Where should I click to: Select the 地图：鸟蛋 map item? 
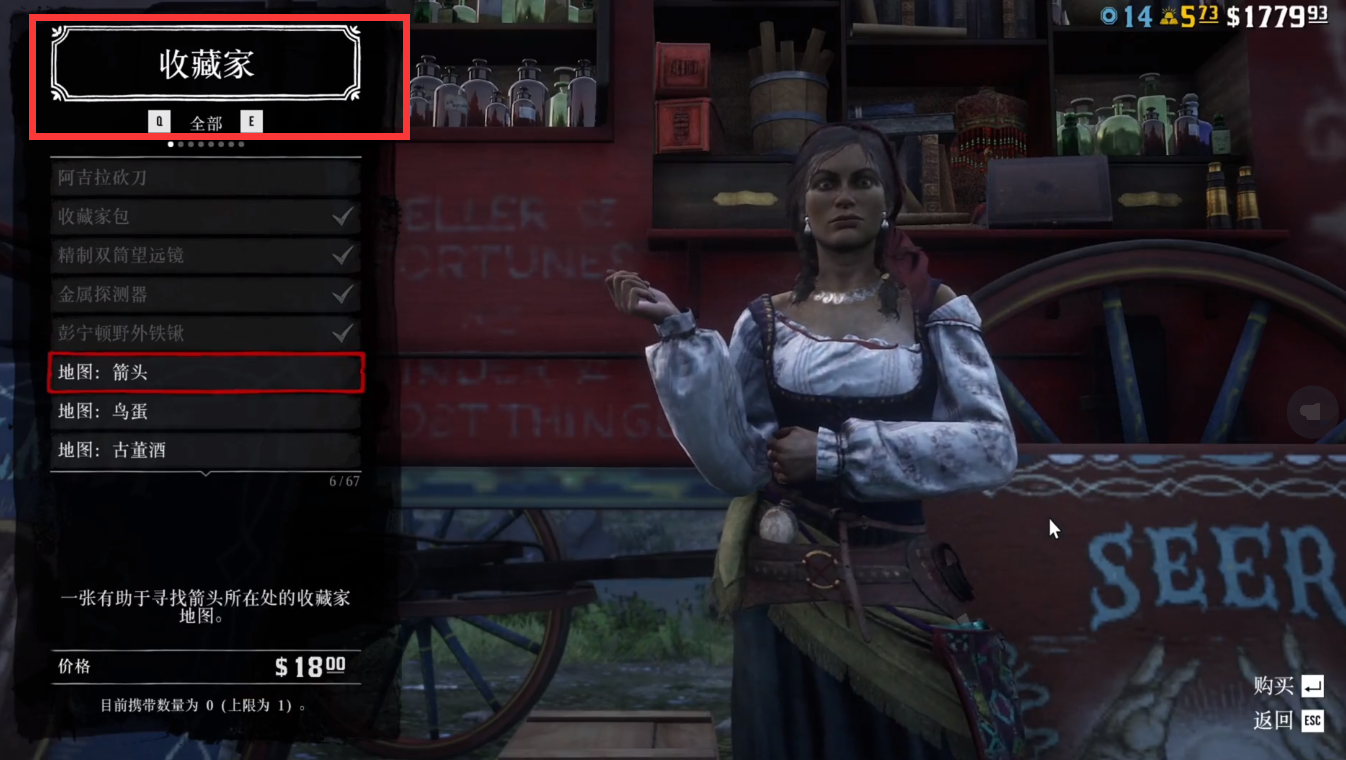[x=205, y=411]
